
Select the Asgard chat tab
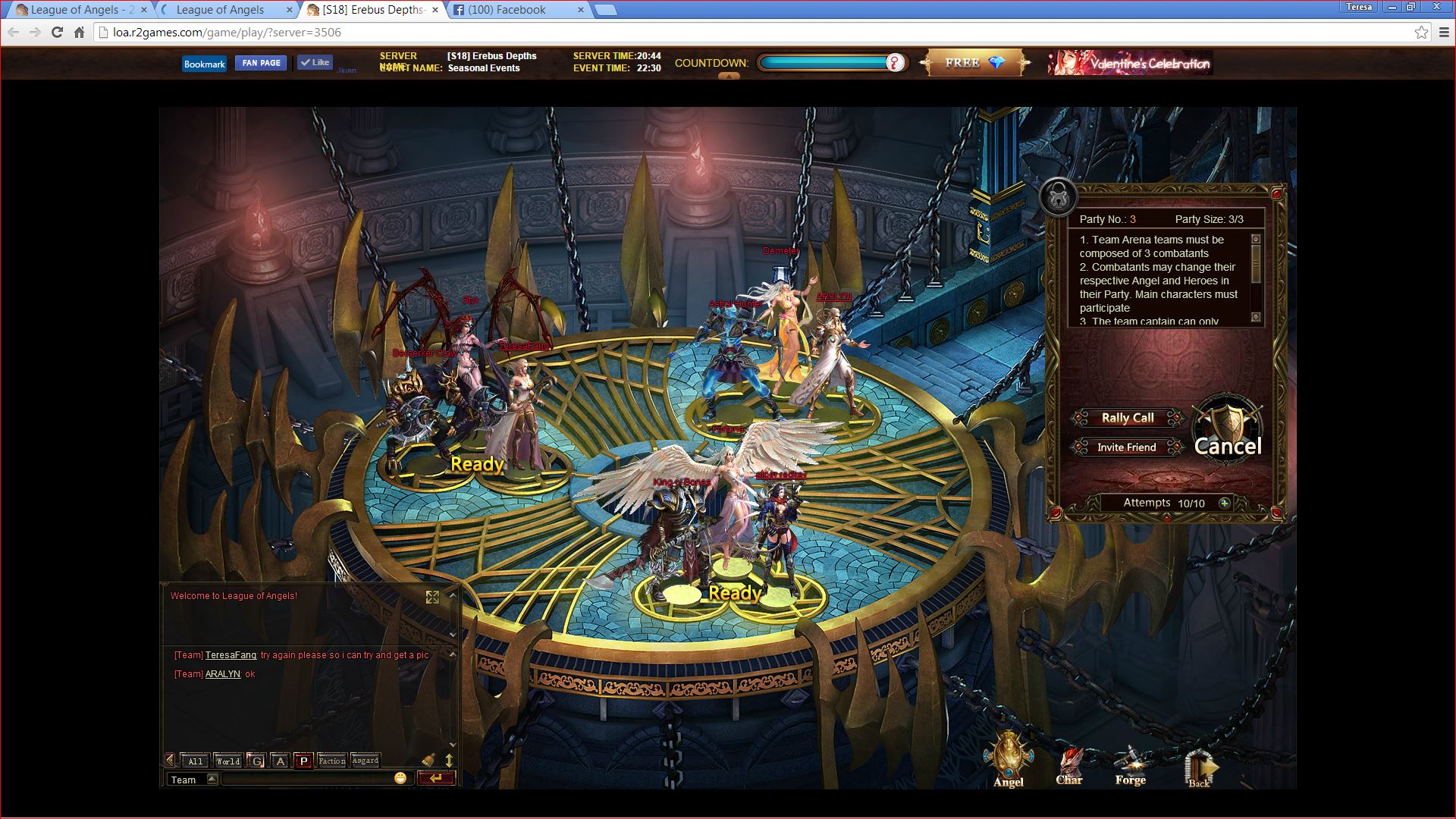click(x=366, y=761)
